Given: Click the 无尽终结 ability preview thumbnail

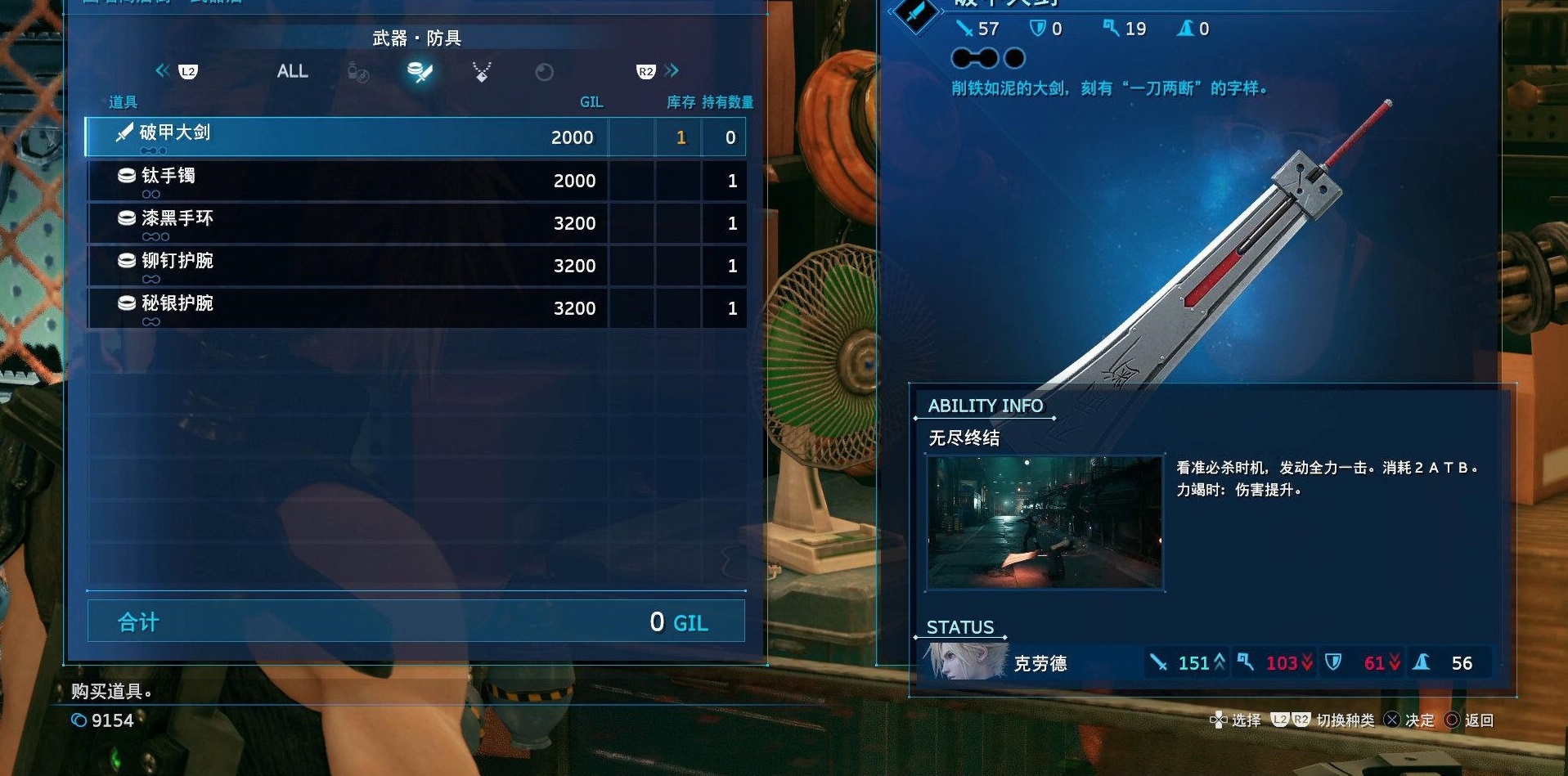Looking at the screenshot, I should click(1045, 523).
